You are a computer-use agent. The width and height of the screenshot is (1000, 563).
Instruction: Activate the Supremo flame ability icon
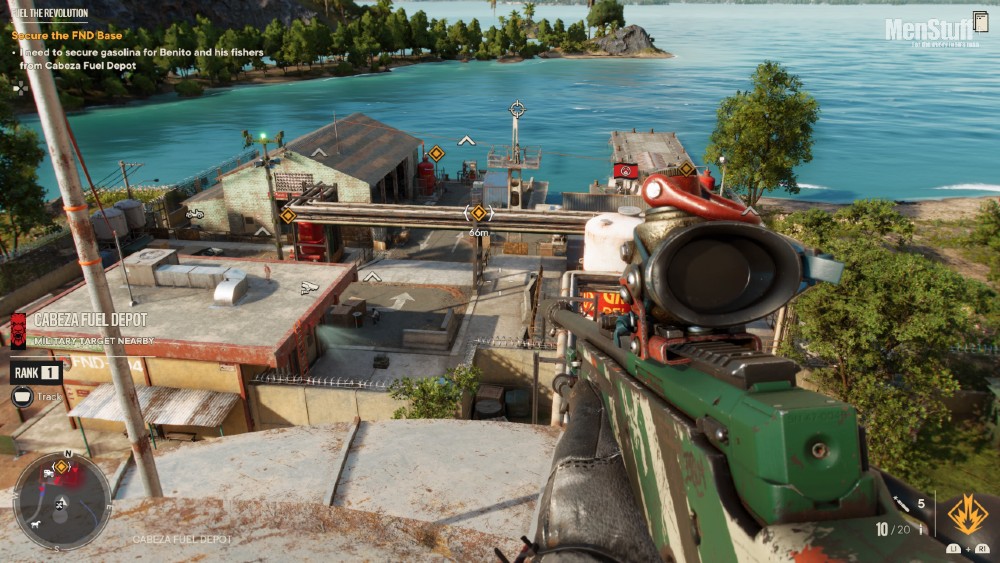(x=967, y=514)
